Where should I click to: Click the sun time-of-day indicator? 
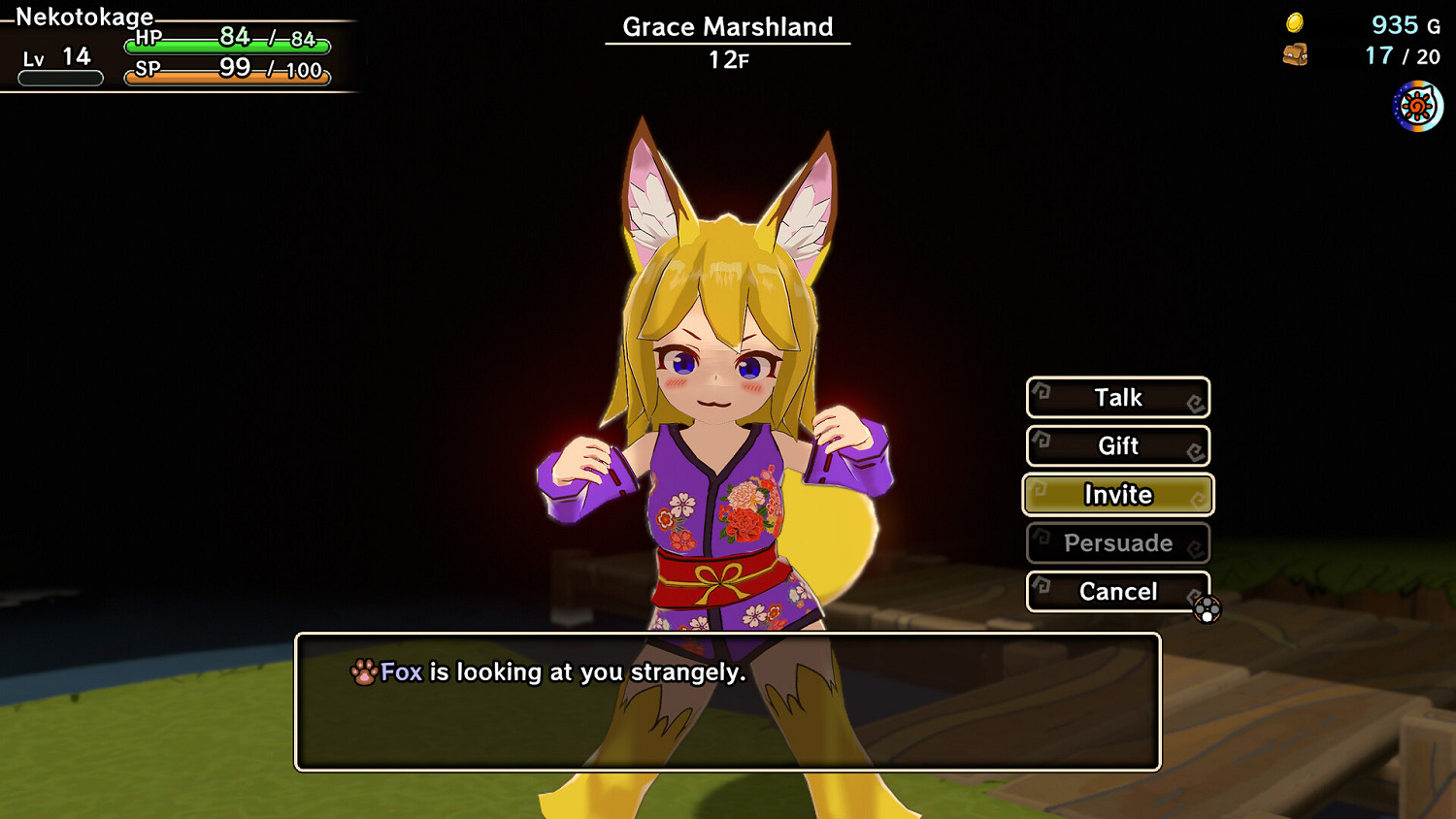coord(1415,105)
